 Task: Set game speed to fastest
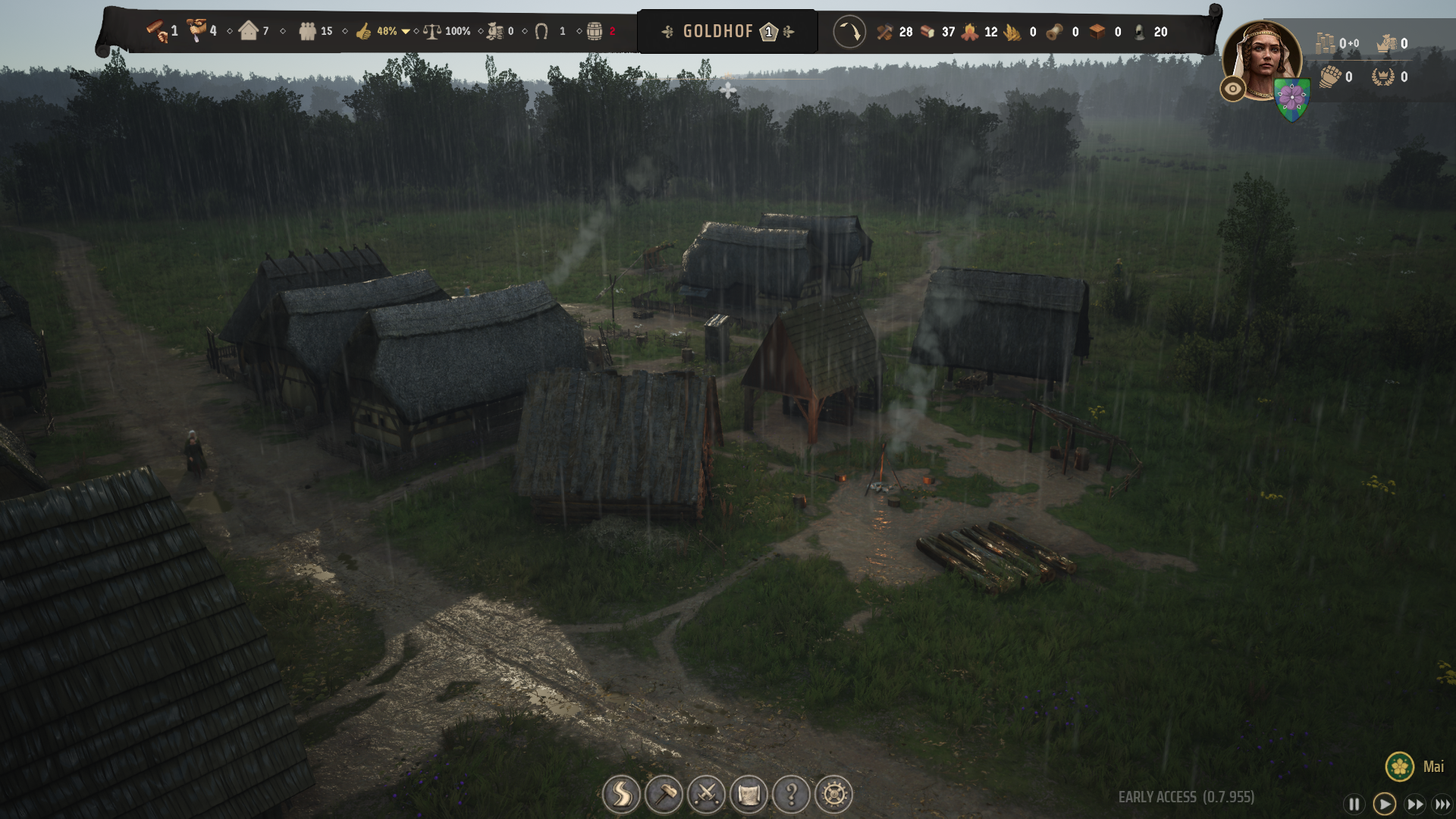coord(1442,804)
